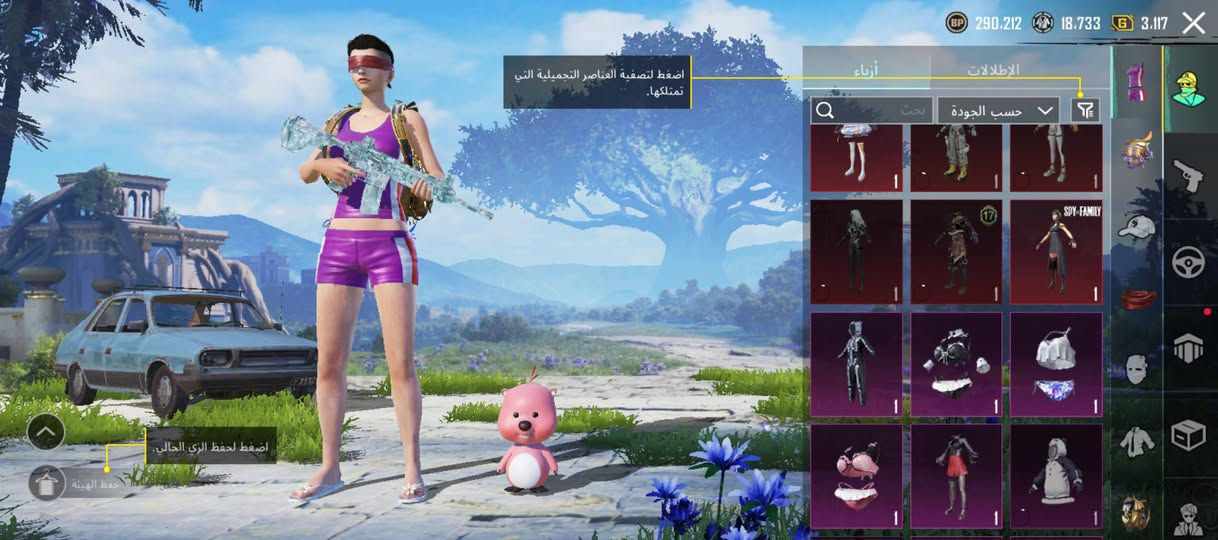Click the search box with magnifier icon
The height and width of the screenshot is (540, 1218).
click(870, 110)
